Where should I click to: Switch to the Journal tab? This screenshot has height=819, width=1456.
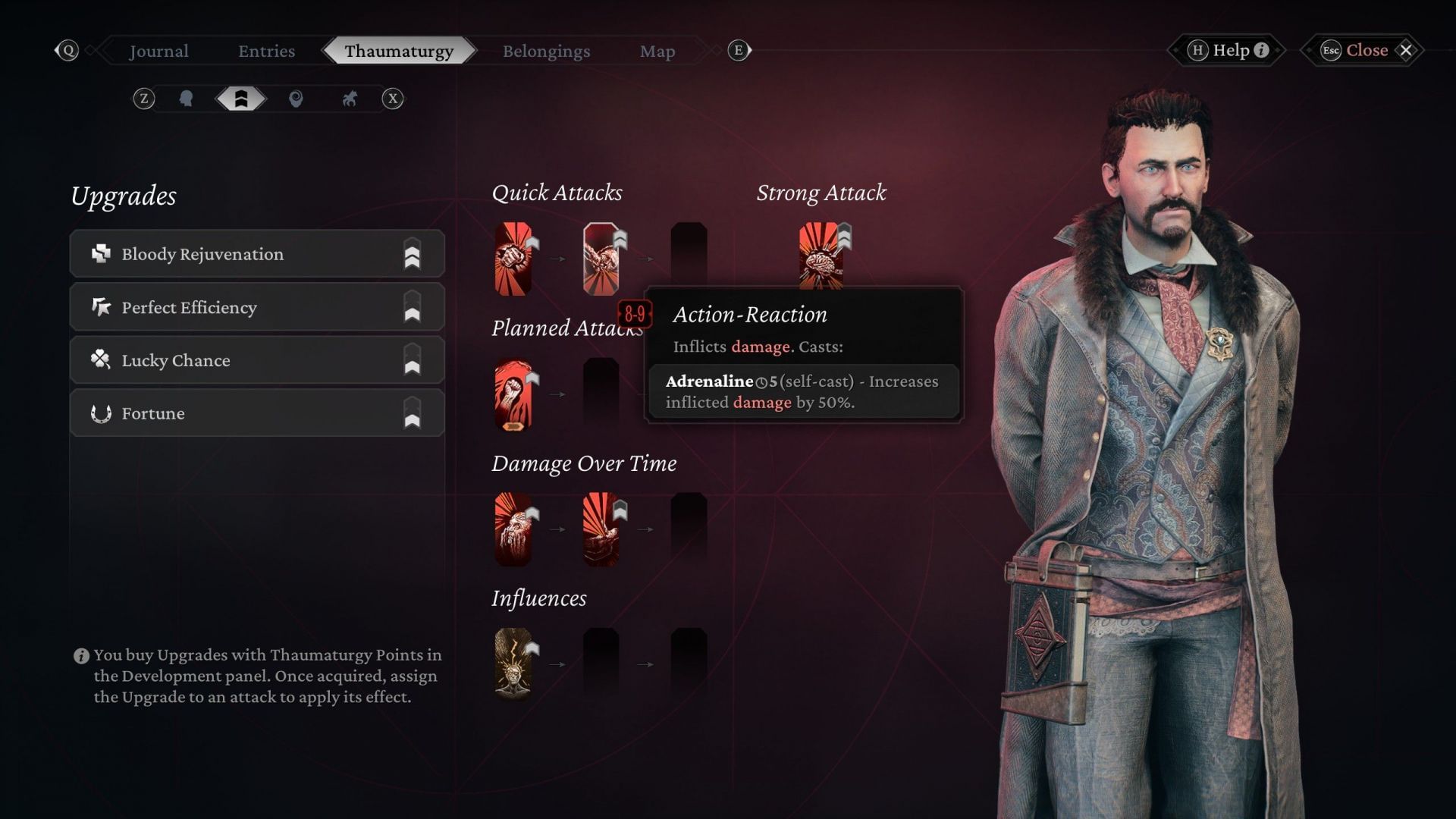point(158,51)
